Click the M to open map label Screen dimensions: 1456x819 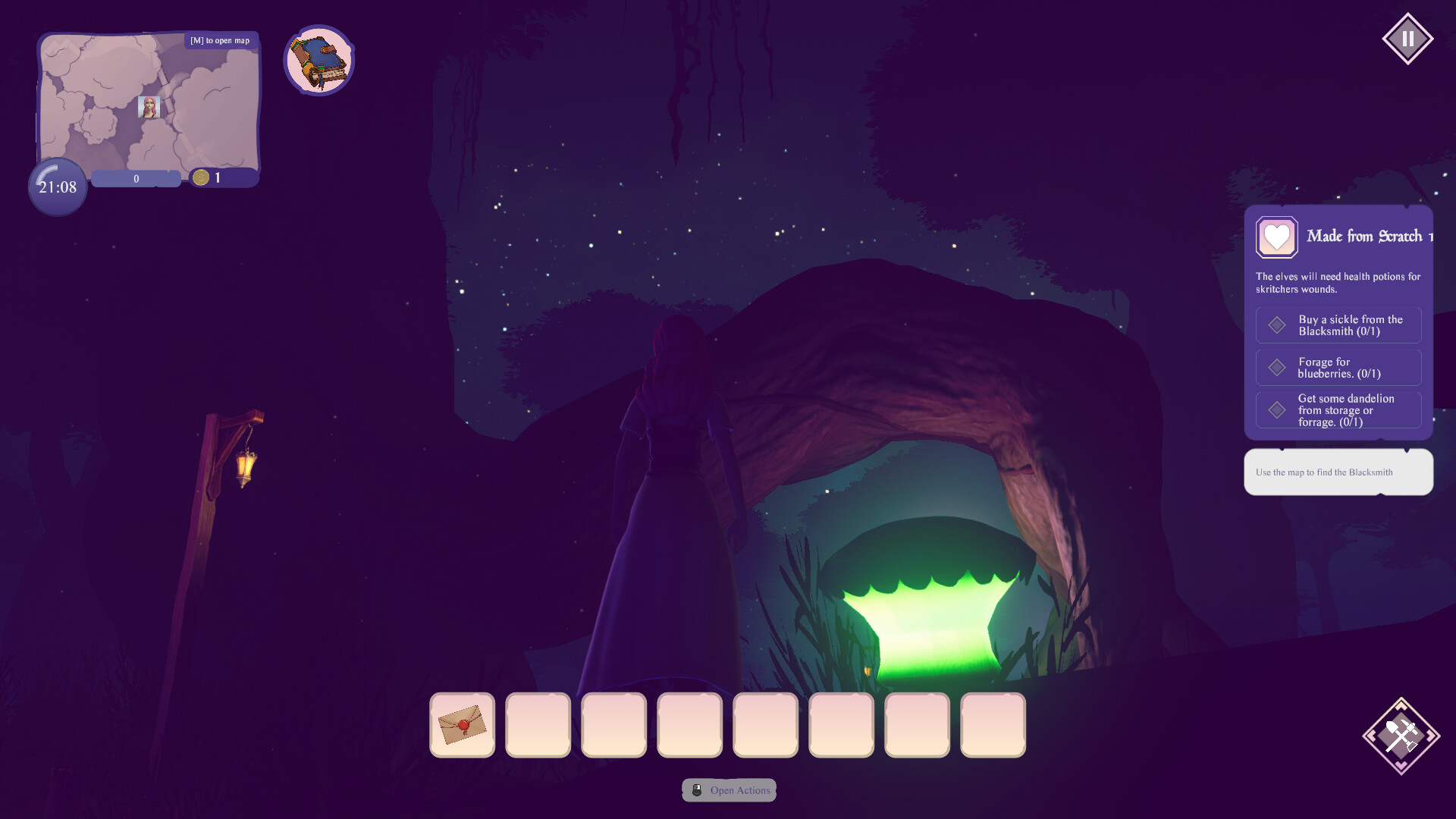coord(218,40)
